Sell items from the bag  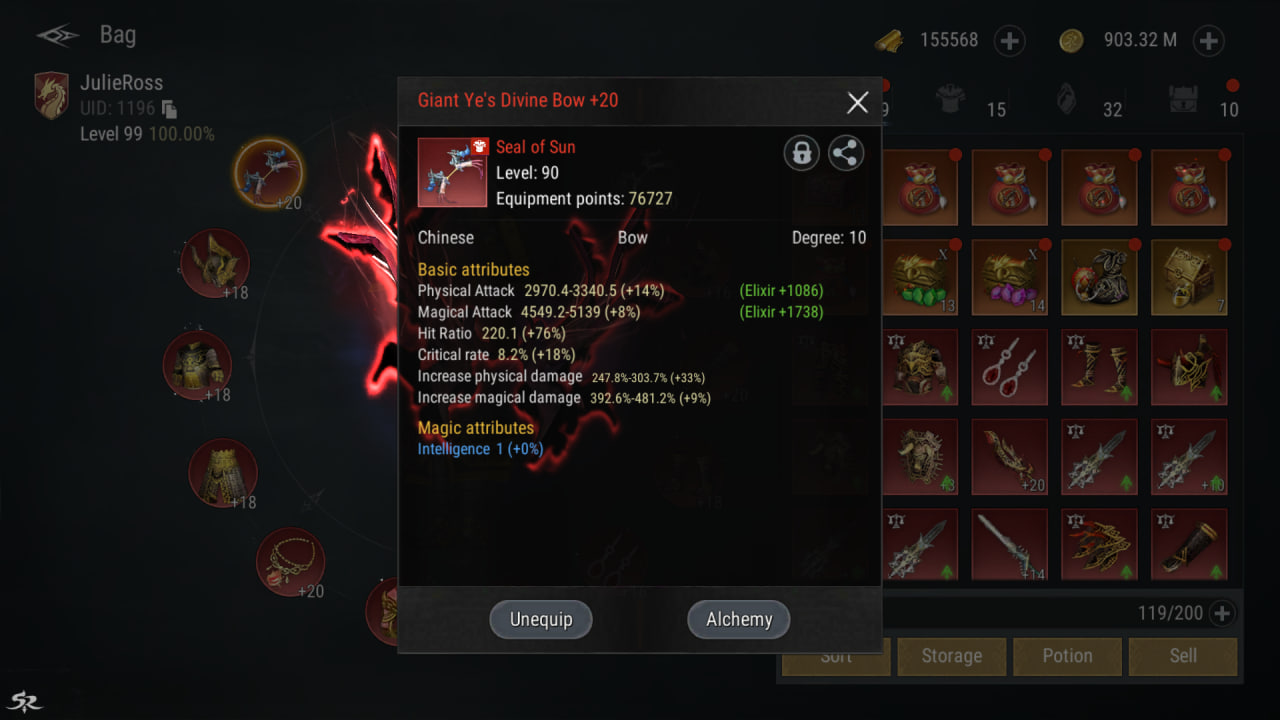point(1183,656)
